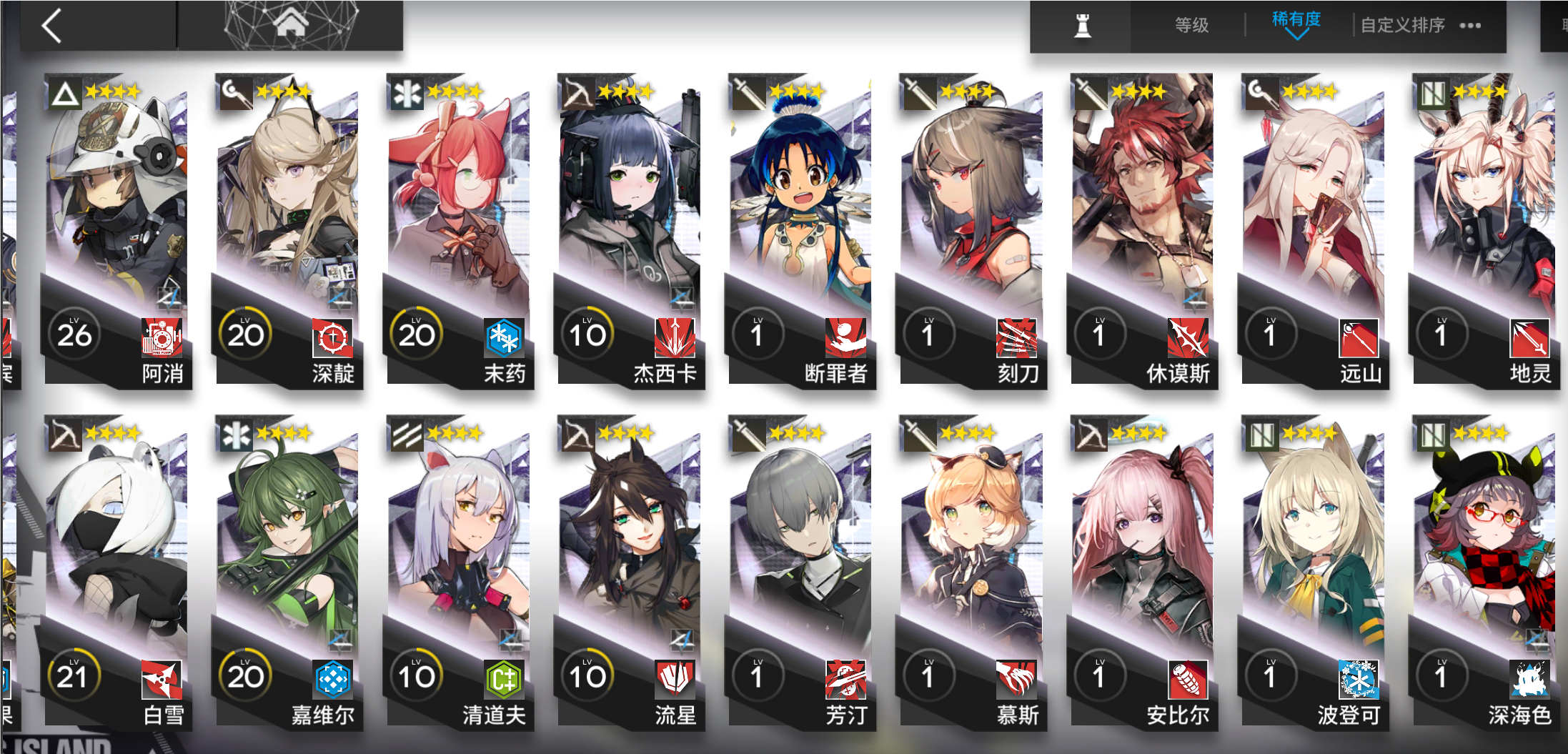The image size is (1568, 754).
Task: Open 自定义排序 custom sorting options
Action: (1402, 24)
